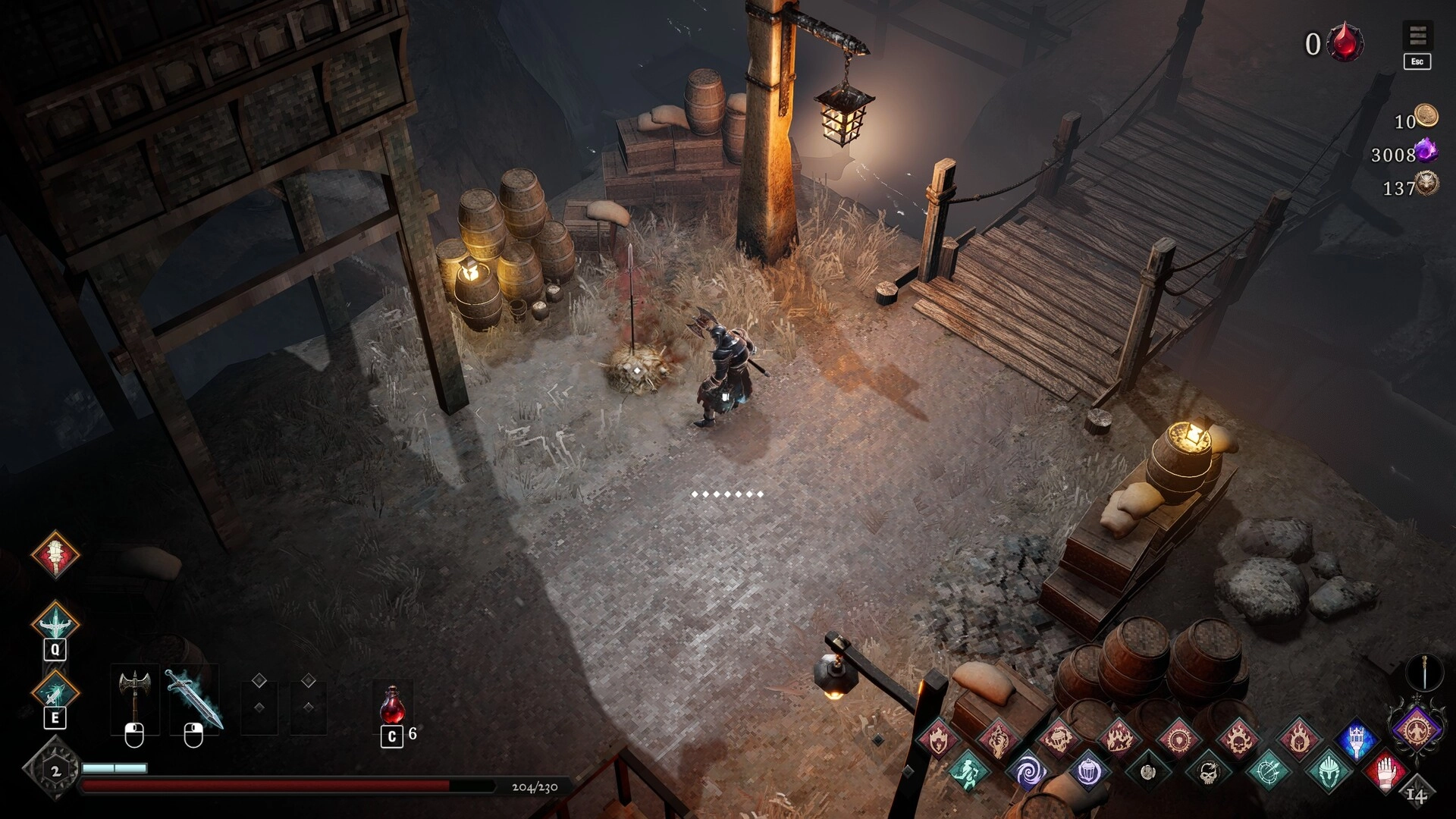Select the teal arrows target perk
Viewport: 1456px width, 819px height.
(x=1268, y=772)
